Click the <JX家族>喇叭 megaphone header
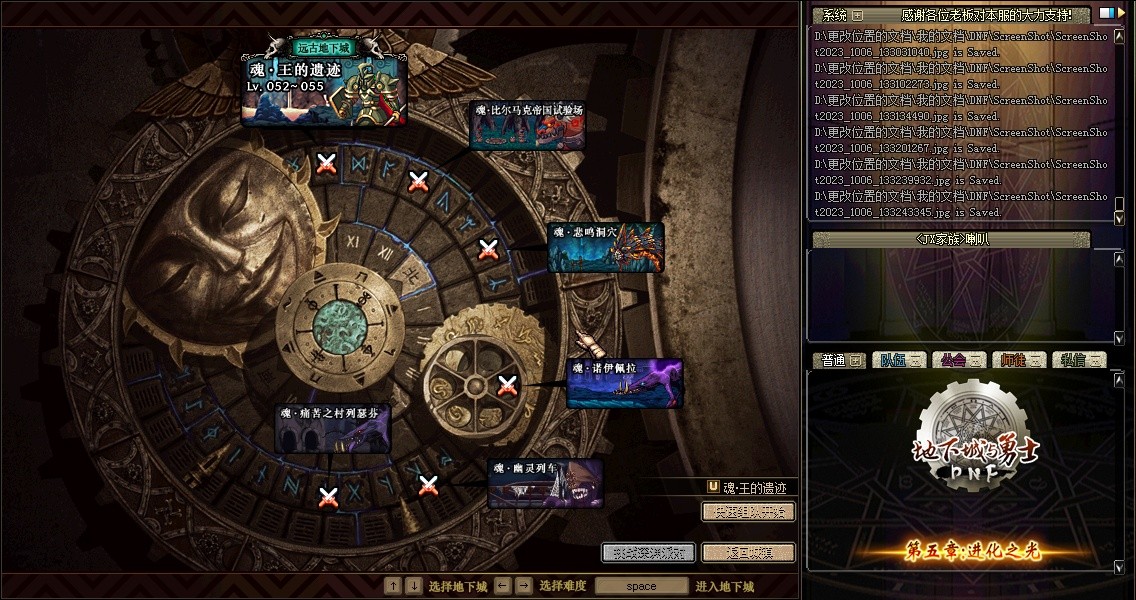 pos(951,240)
